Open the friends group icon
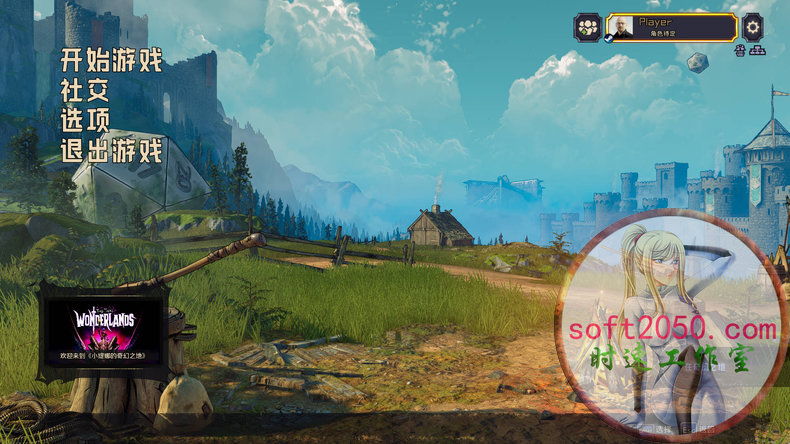 587,27
